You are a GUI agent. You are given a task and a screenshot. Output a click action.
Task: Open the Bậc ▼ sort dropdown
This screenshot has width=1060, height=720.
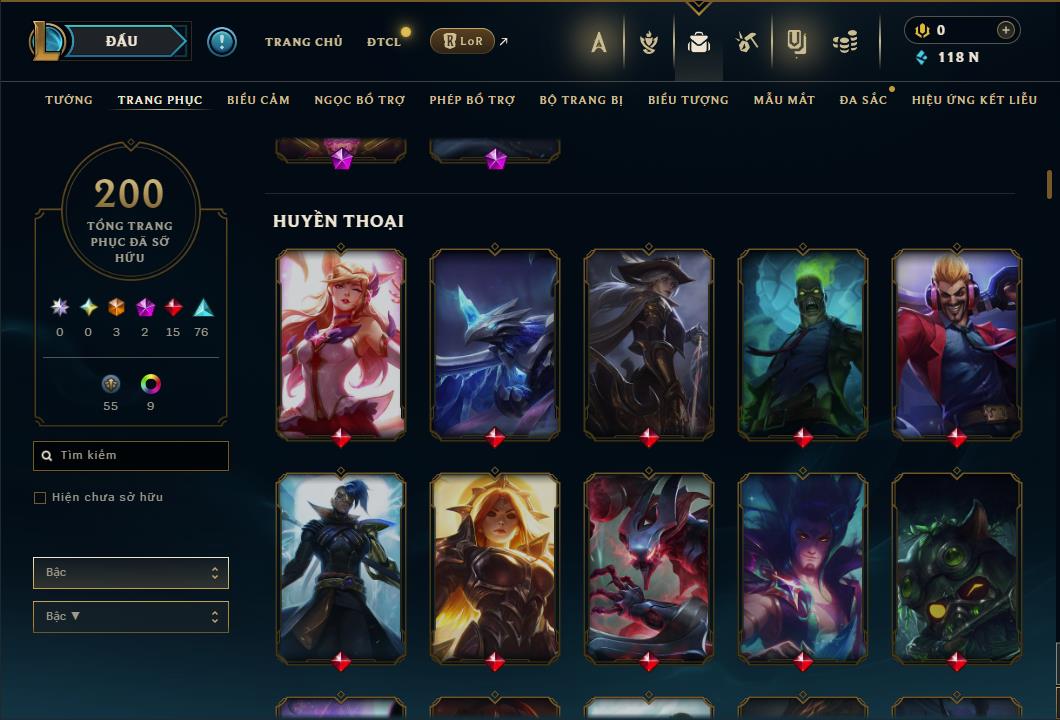pos(131,617)
